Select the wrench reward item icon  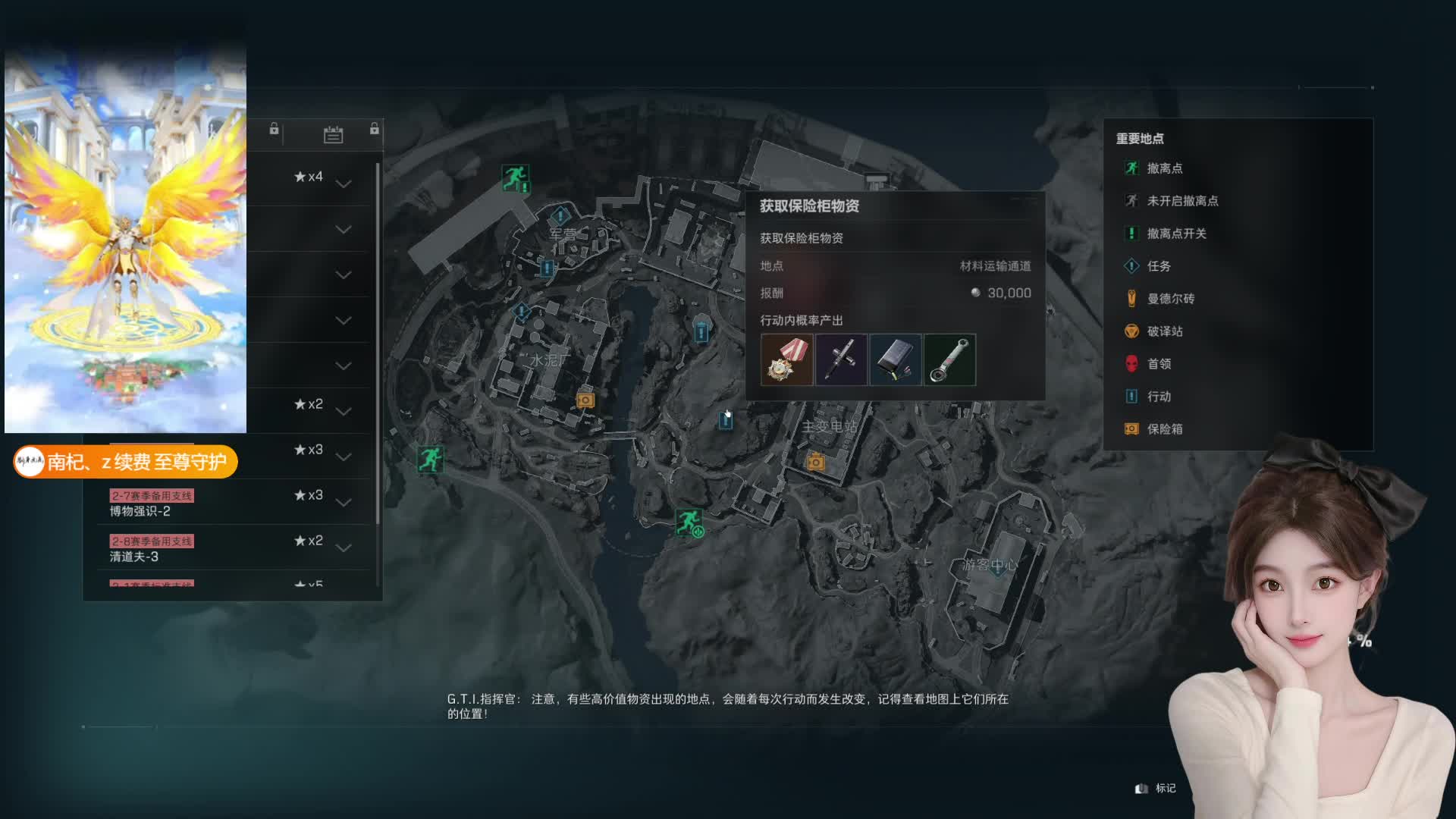[949, 360]
